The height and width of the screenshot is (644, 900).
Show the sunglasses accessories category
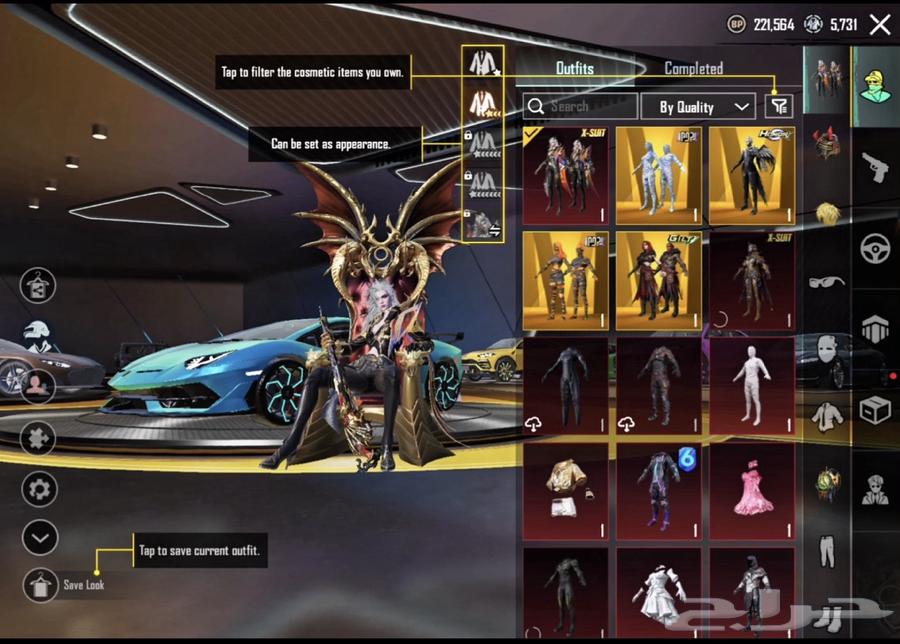tap(827, 281)
